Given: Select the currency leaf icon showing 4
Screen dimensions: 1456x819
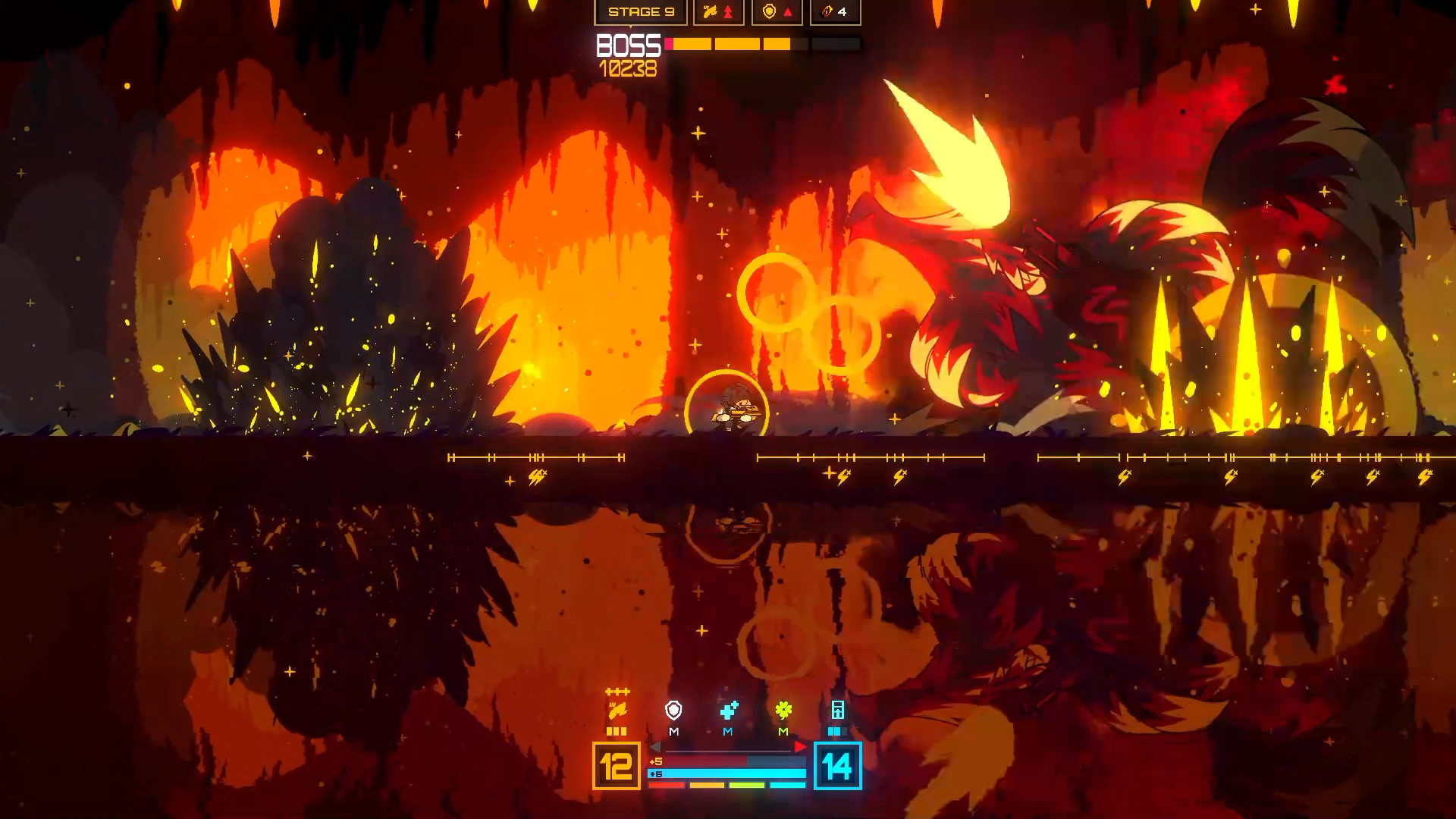Looking at the screenshot, I should coord(825,12).
